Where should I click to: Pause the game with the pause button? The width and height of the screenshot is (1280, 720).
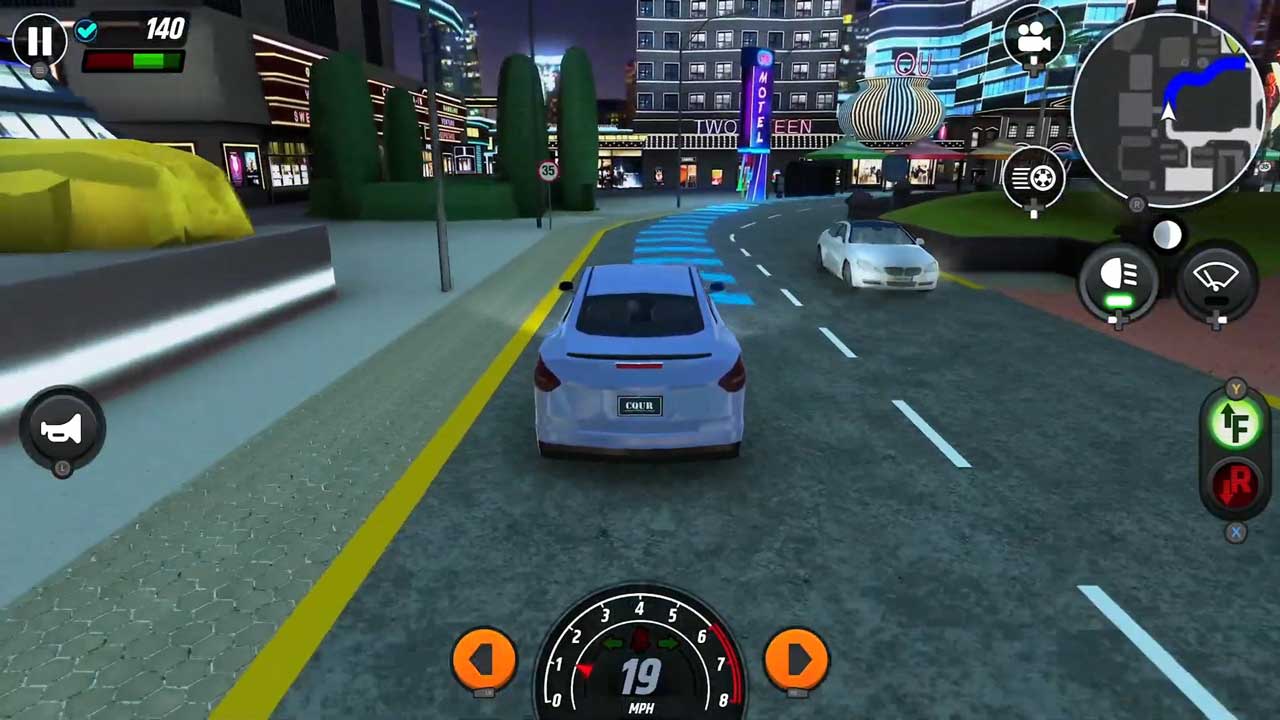39,41
